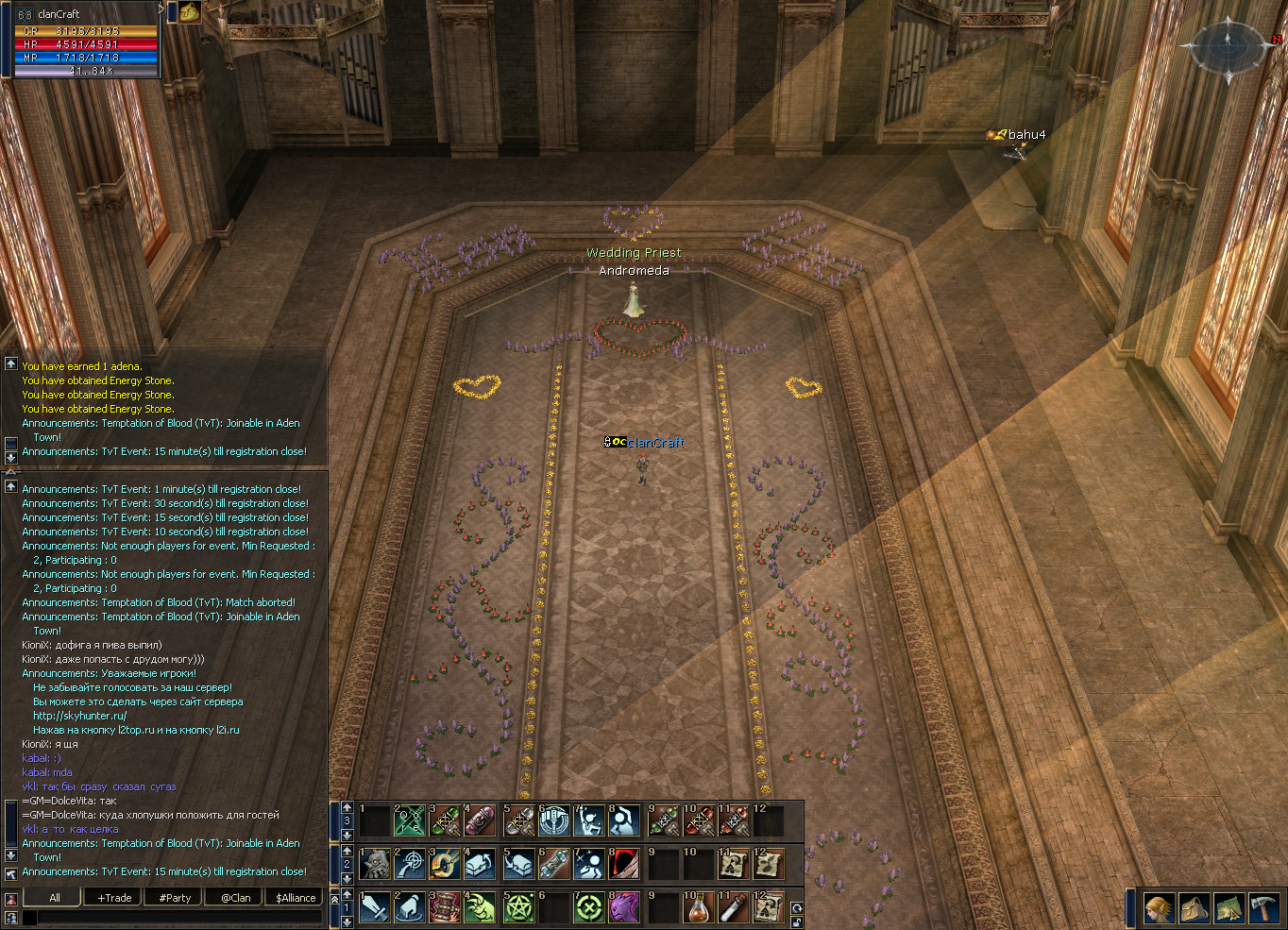Activate the green pentagram skill
This screenshot has height=930, width=1288.
[518, 908]
